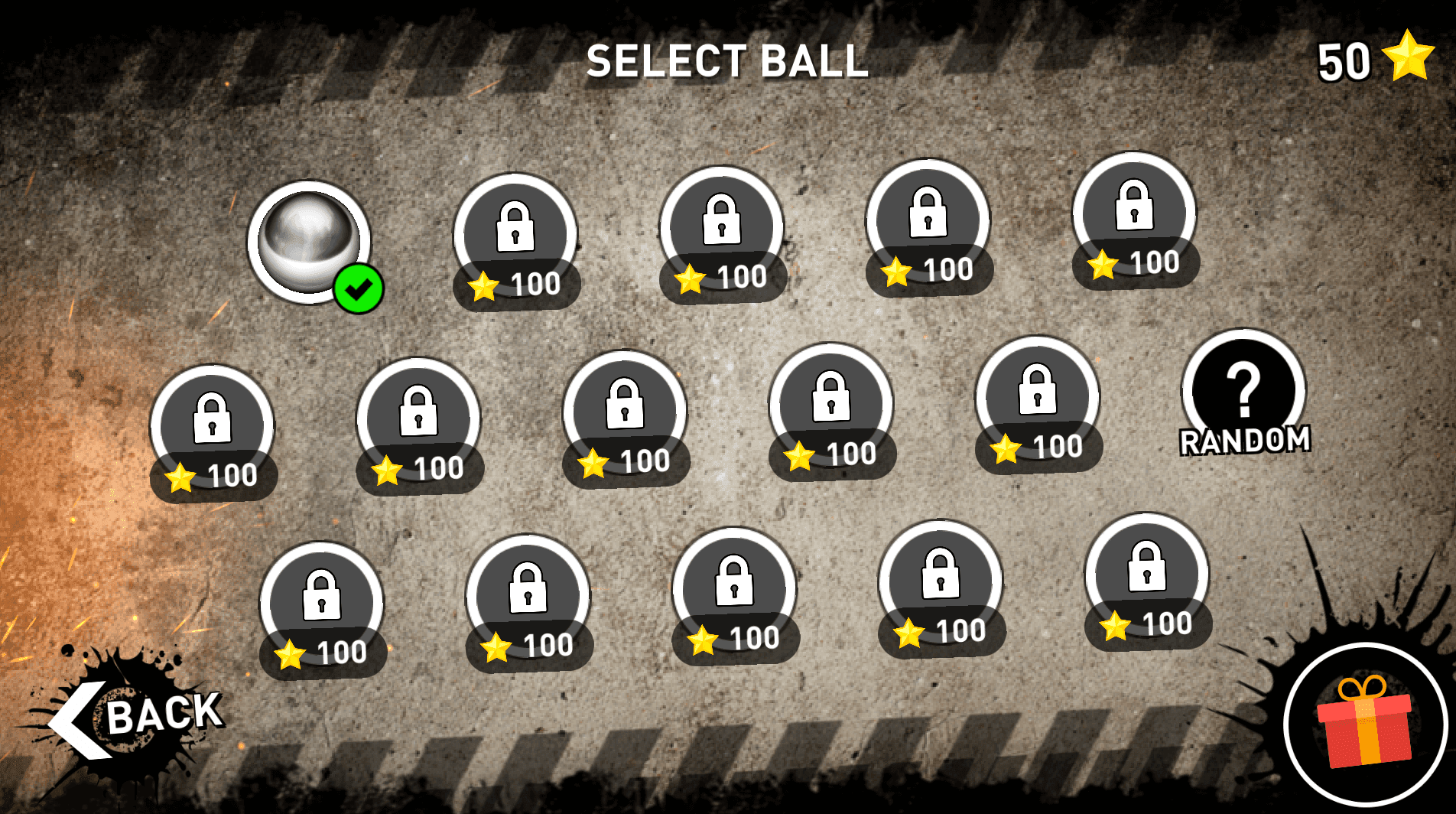The width and height of the screenshot is (1456, 814).
Task: Tap the SELECT BALL title
Action: click(726, 64)
